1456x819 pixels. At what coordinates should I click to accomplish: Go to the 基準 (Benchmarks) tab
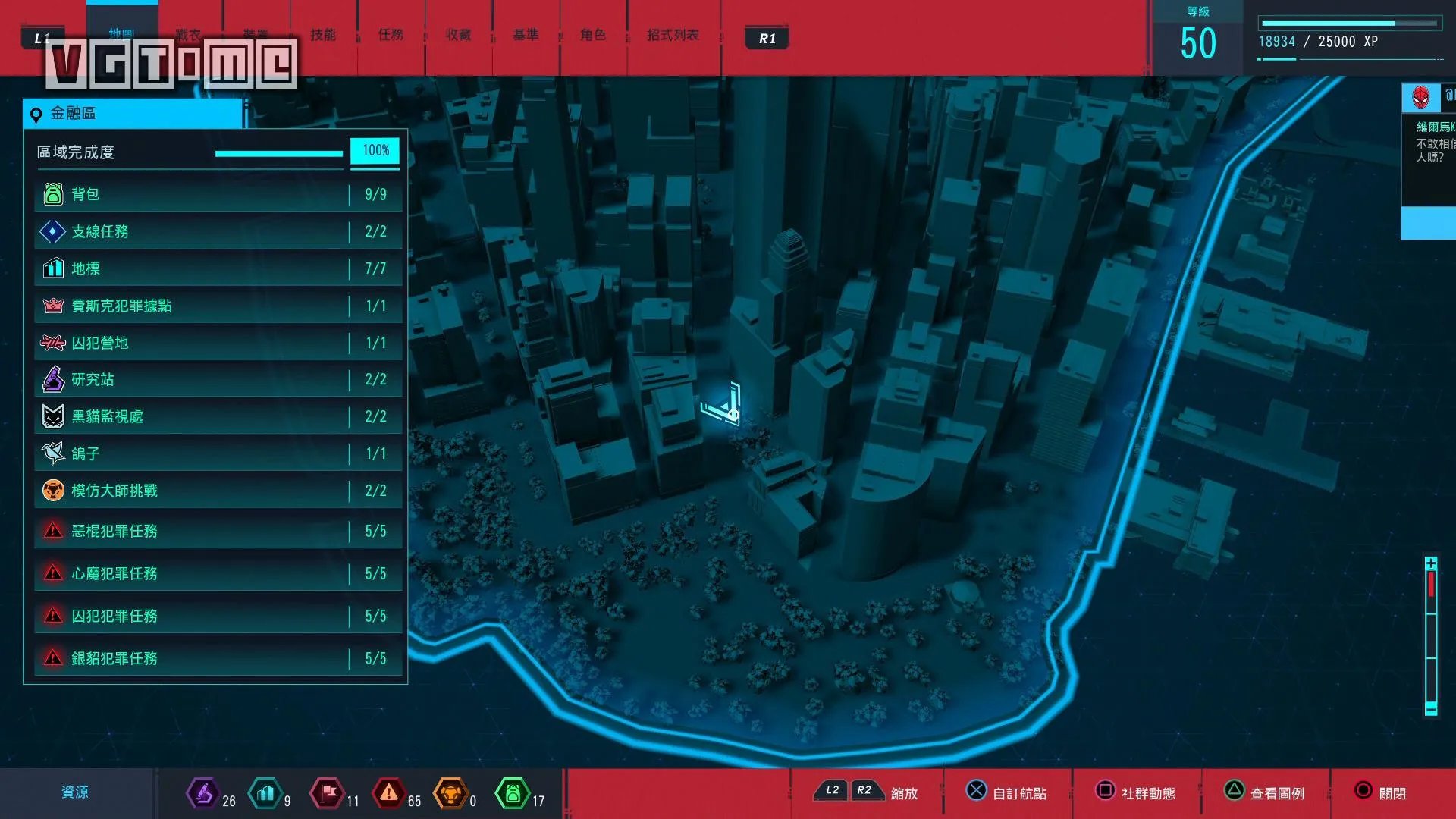[526, 35]
